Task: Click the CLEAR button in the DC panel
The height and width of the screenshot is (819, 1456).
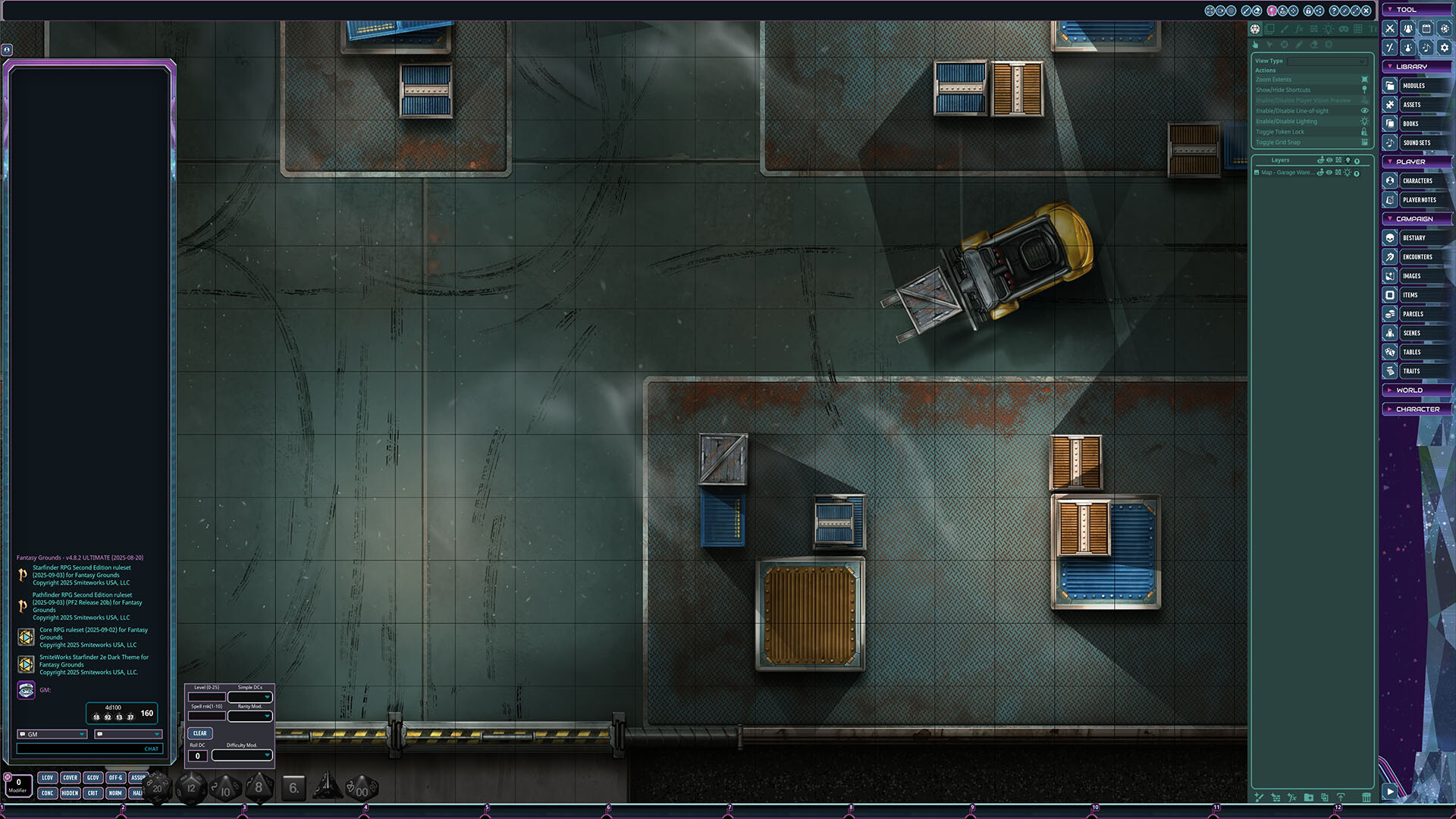Action: [x=199, y=733]
